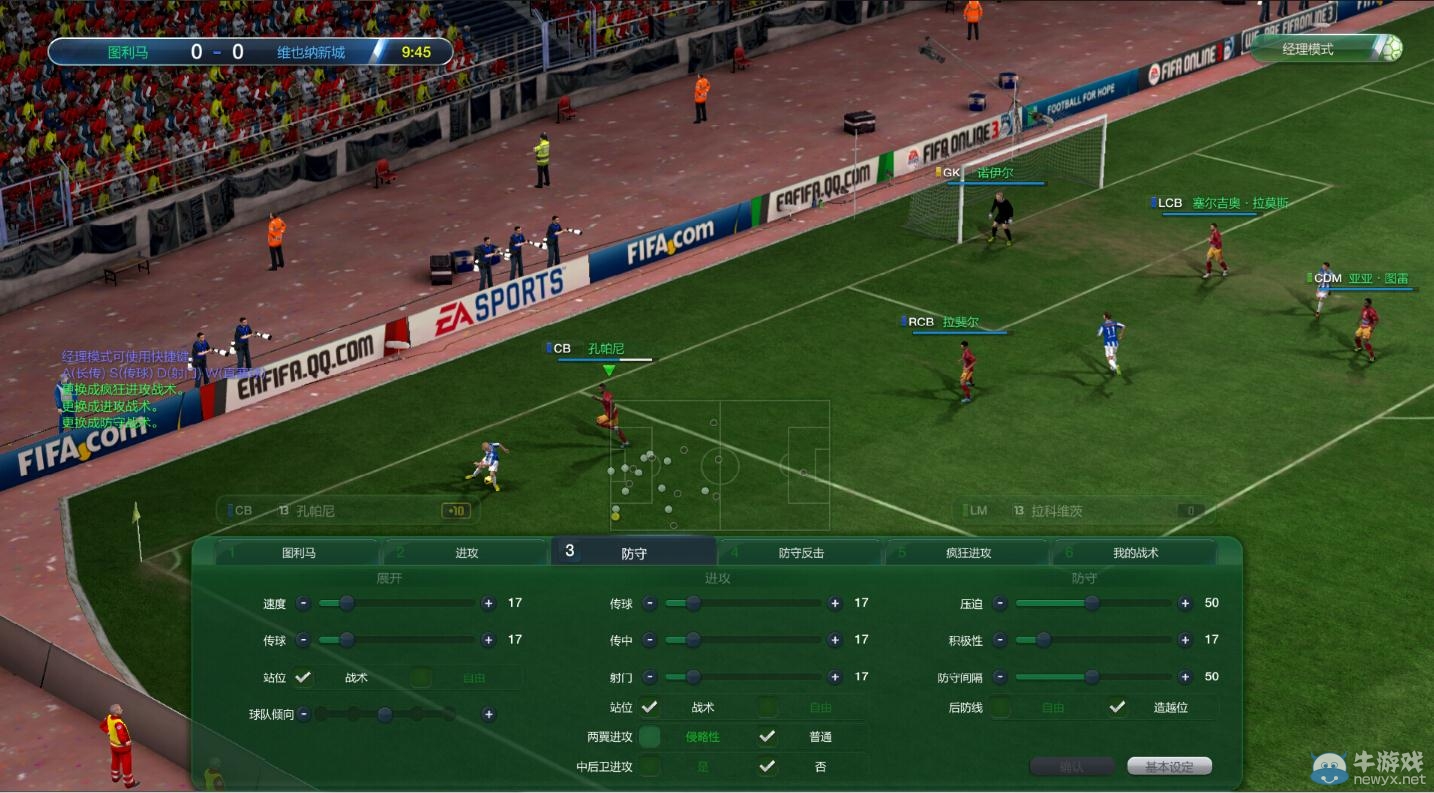1434x793 pixels.
Task: Toggle 自由 for the 后防线 setting
Action: pyautogui.click(x=1000, y=707)
